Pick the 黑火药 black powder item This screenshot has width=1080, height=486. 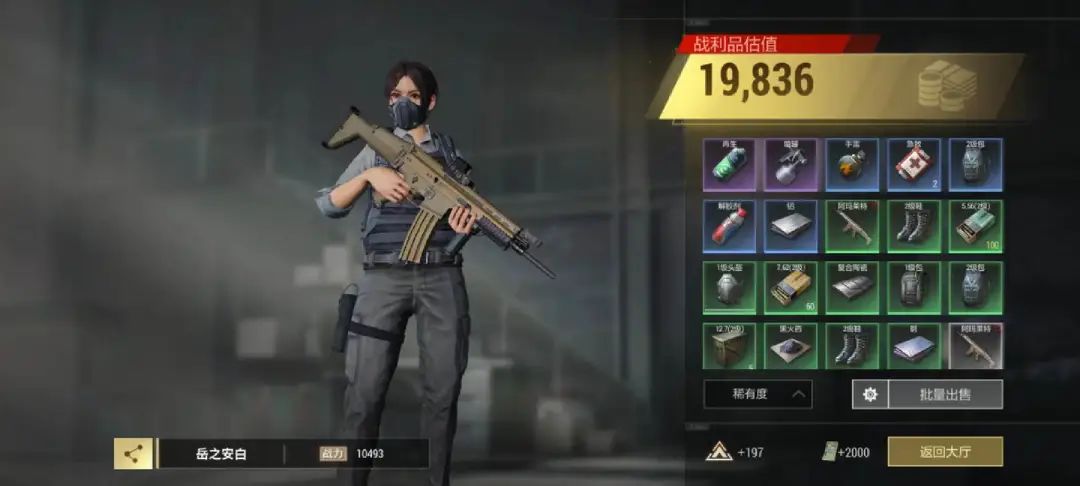point(791,347)
